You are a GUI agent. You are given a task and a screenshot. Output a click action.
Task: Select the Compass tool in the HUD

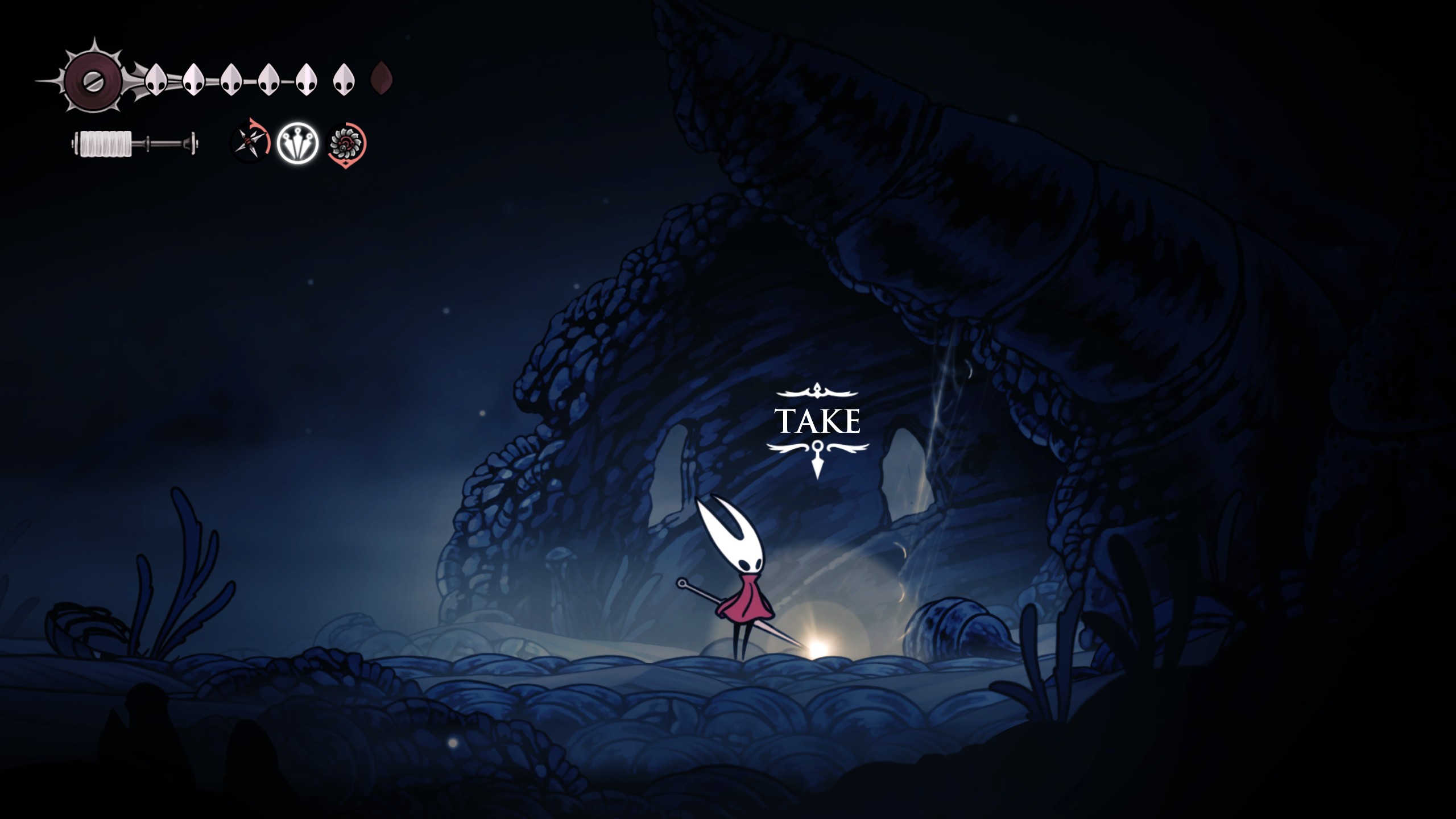(x=250, y=142)
